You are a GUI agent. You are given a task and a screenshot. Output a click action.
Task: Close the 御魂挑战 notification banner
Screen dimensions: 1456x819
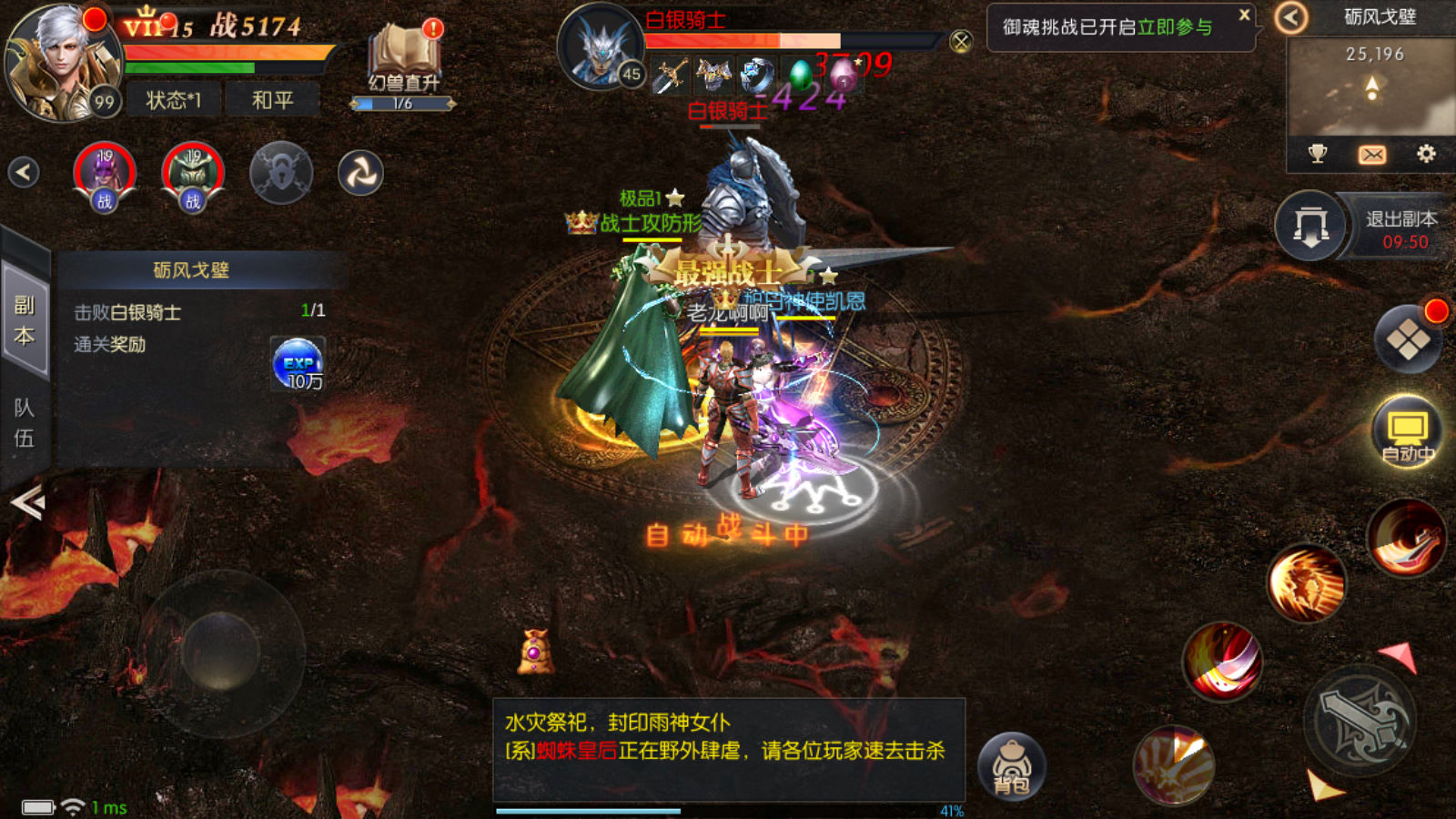(1244, 15)
